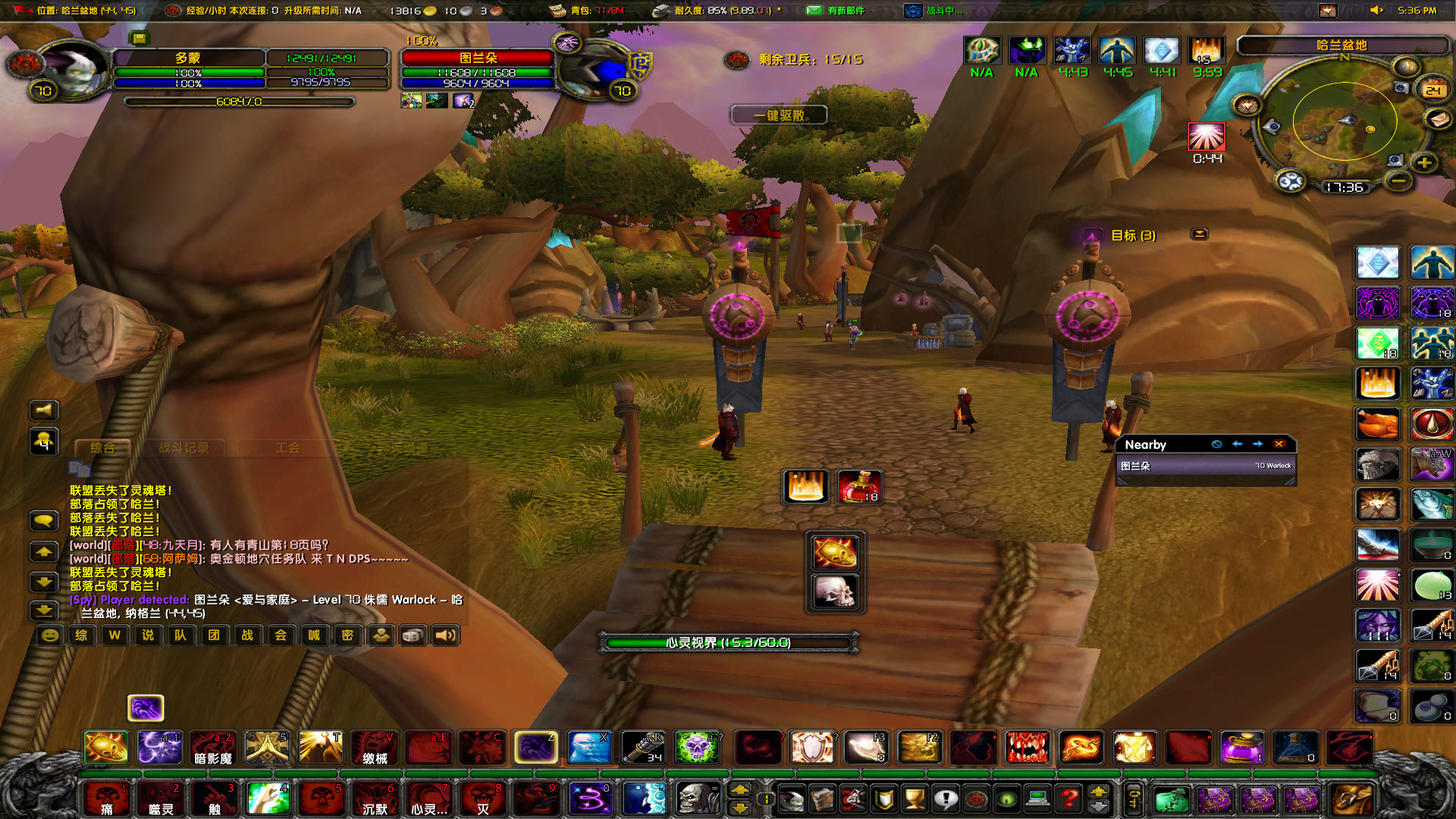
Task: Click the 密 whisper chat button
Action: pos(347,635)
